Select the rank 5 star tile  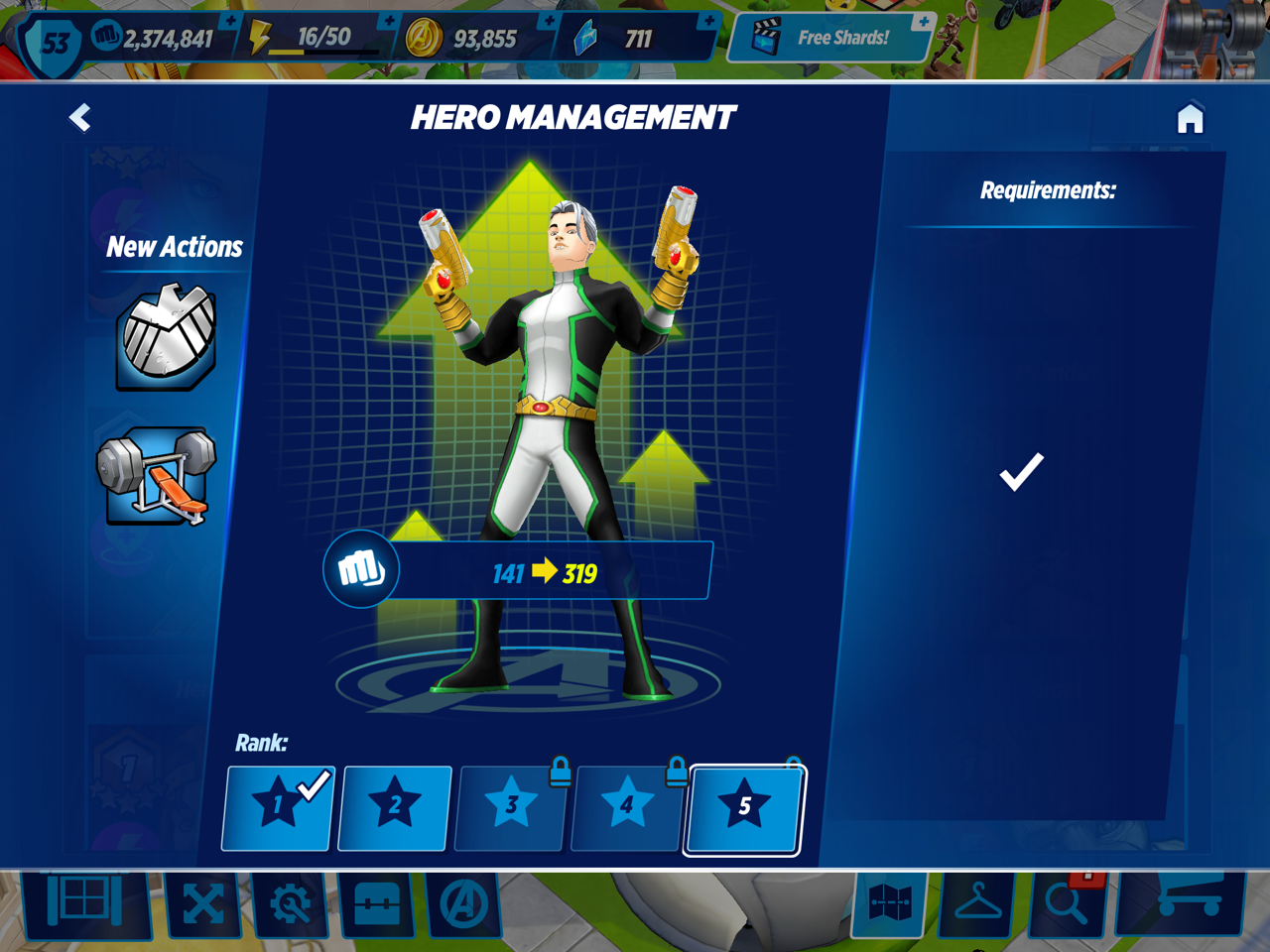pos(744,807)
